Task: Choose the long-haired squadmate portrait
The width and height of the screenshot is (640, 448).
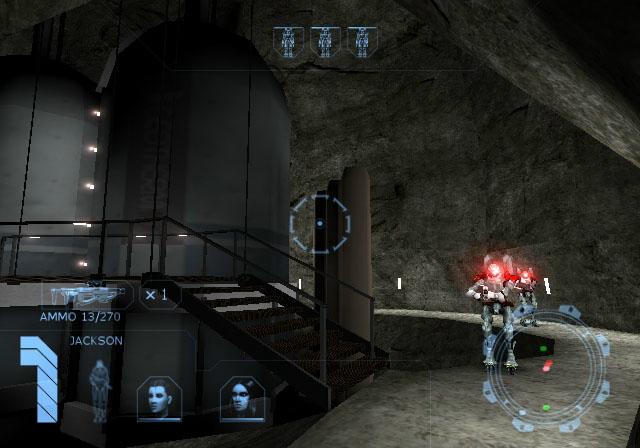Action: tap(241, 397)
